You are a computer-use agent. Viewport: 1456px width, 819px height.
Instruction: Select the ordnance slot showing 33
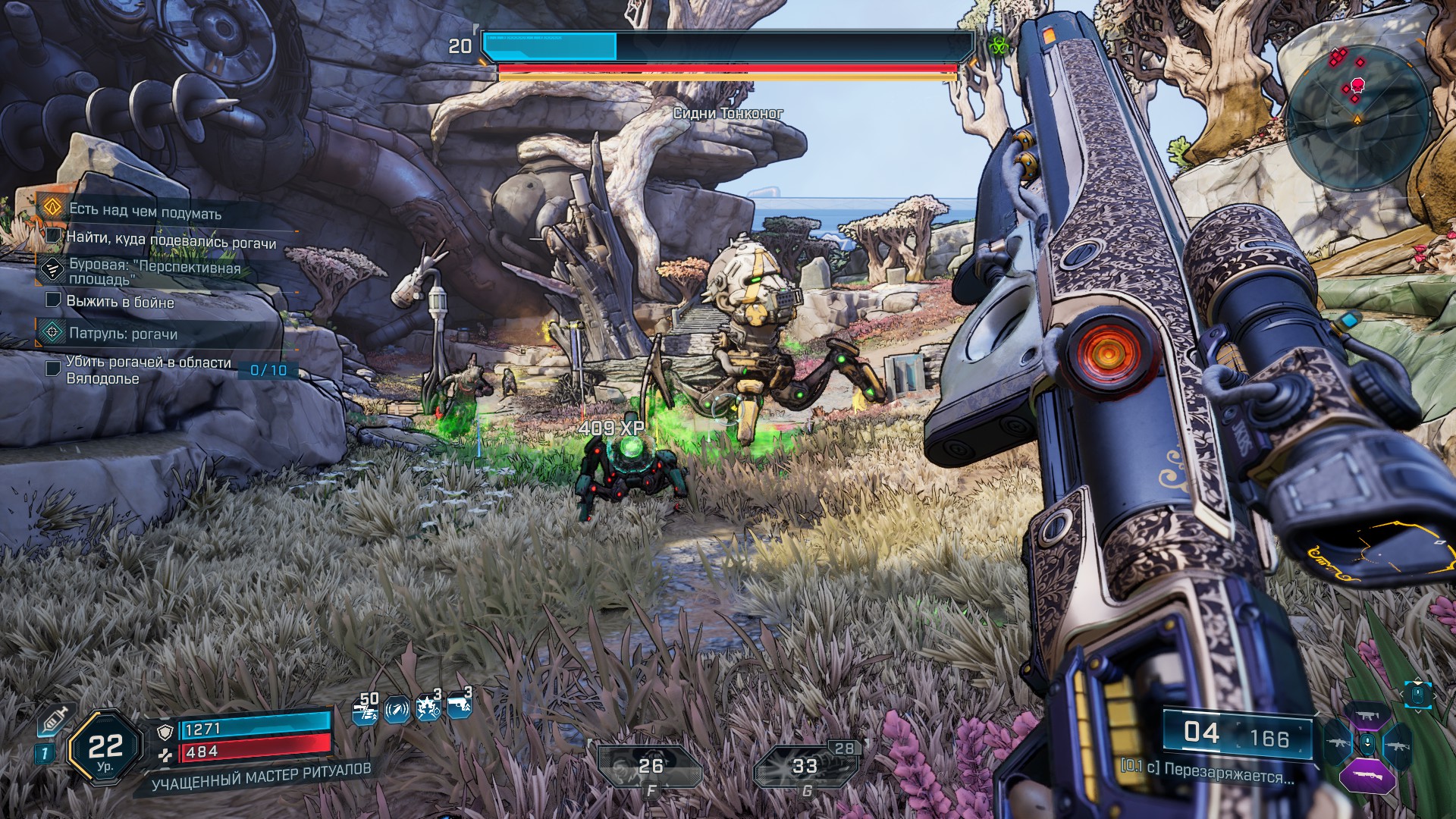804,767
